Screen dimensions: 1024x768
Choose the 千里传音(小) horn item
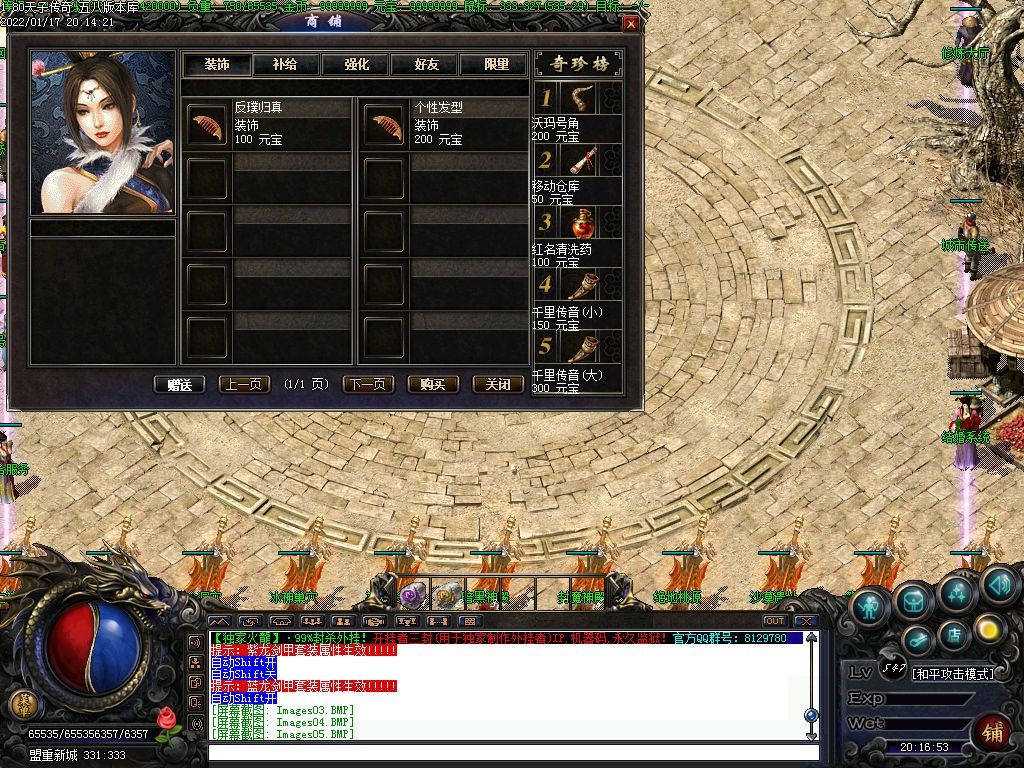click(x=578, y=285)
